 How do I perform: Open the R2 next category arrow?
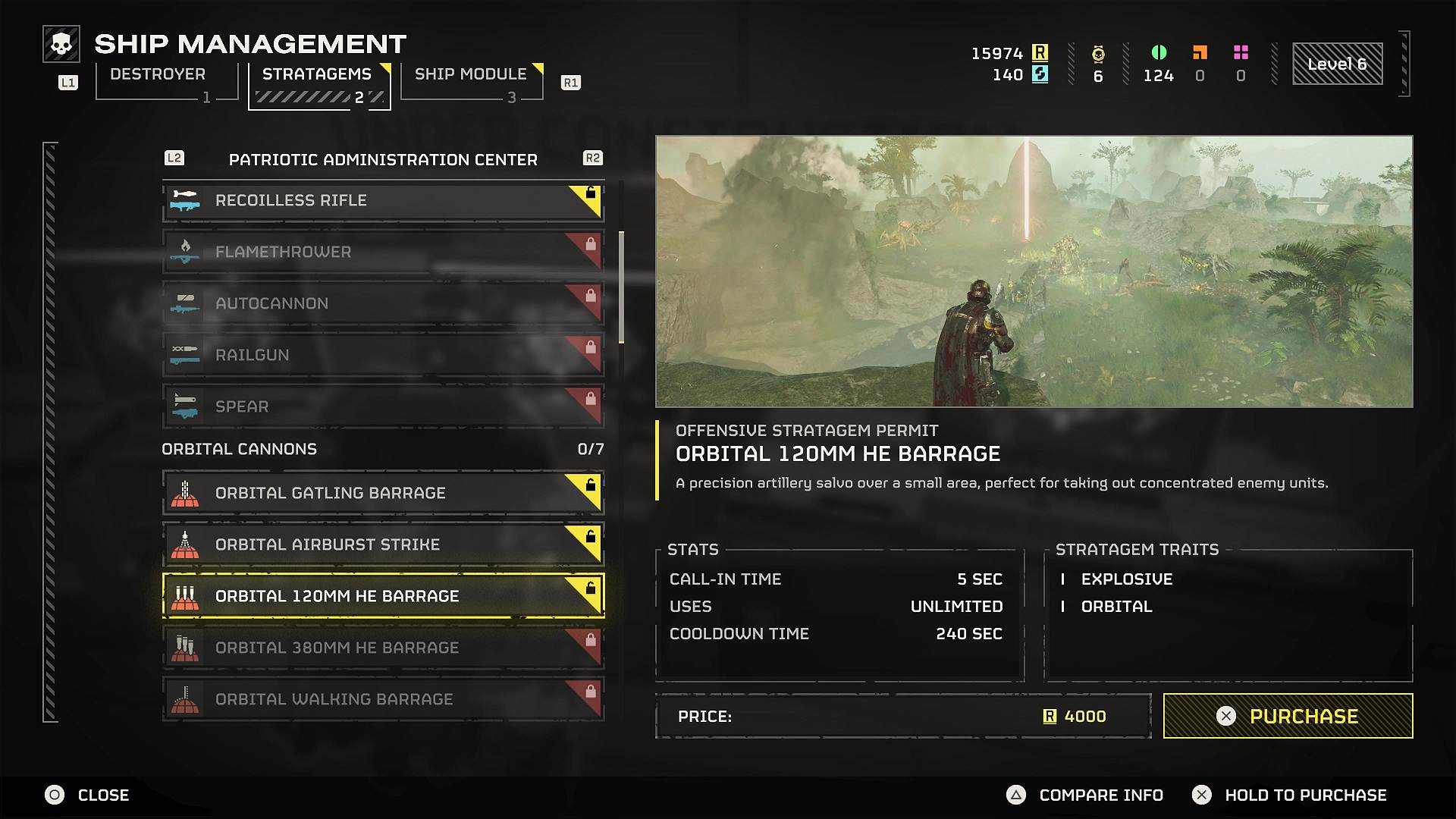[594, 158]
